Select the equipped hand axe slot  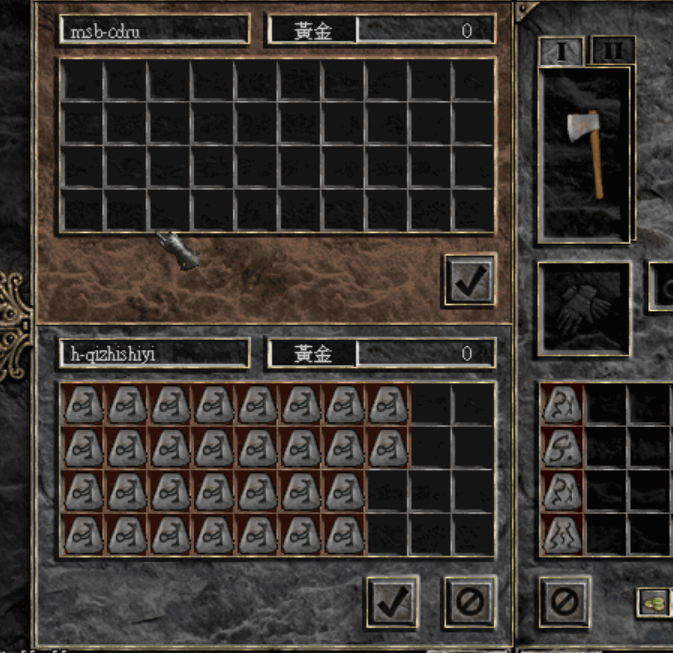(585, 155)
